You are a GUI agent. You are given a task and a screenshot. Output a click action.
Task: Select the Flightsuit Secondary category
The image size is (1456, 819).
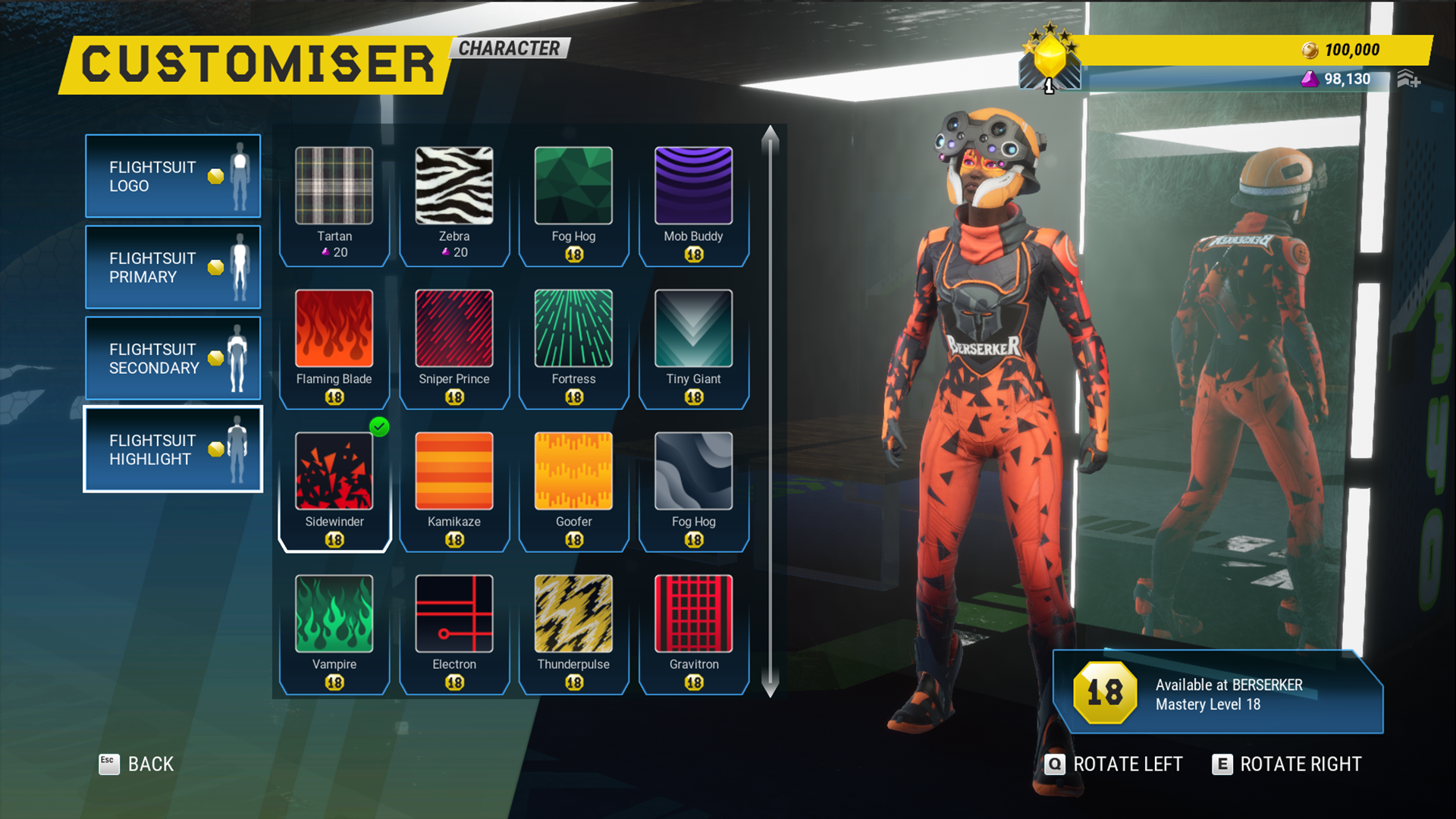[x=173, y=358]
